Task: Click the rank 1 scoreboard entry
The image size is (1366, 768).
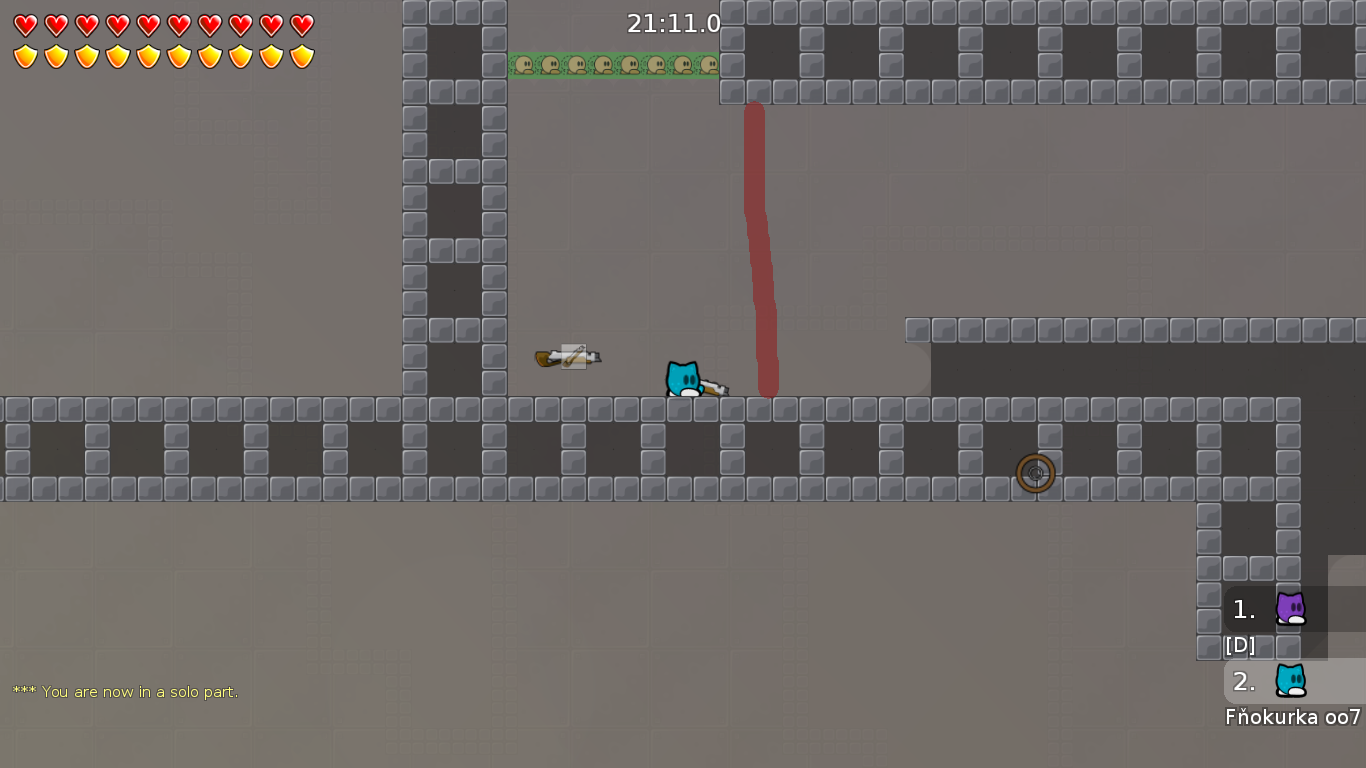Action: click(1265, 609)
